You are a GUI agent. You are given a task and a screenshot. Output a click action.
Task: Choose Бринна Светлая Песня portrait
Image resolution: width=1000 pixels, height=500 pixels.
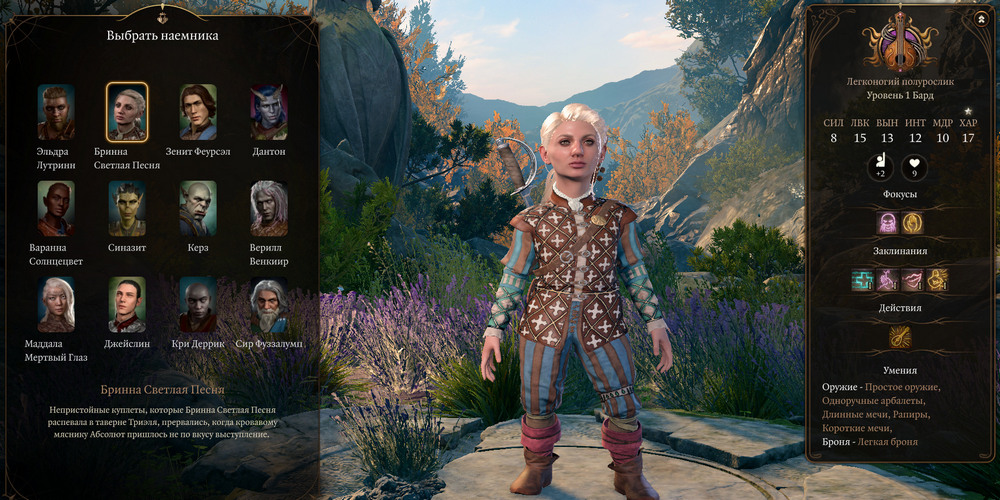click(127, 111)
